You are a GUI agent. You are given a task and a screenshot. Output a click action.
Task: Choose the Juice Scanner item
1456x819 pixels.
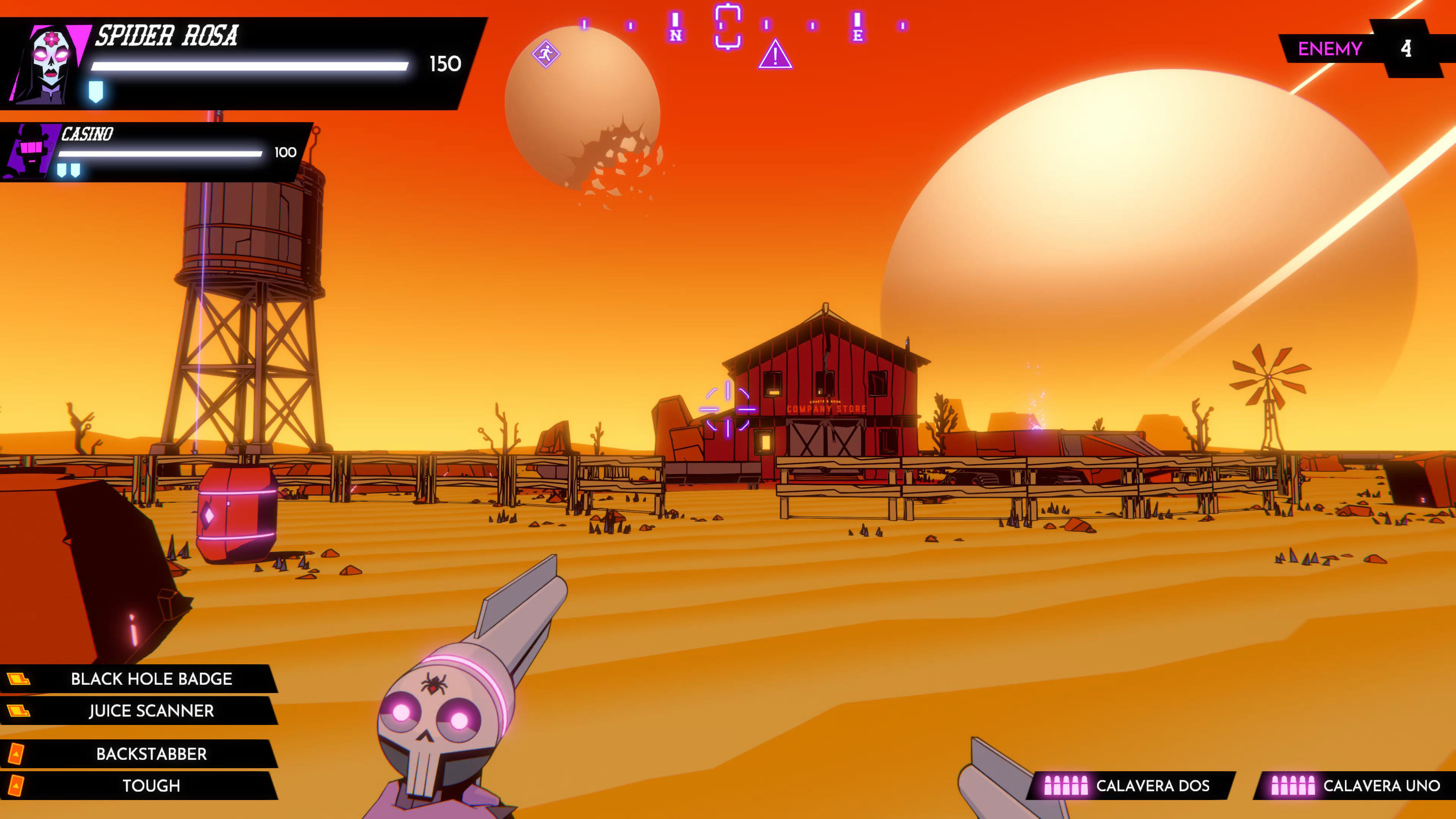151,711
